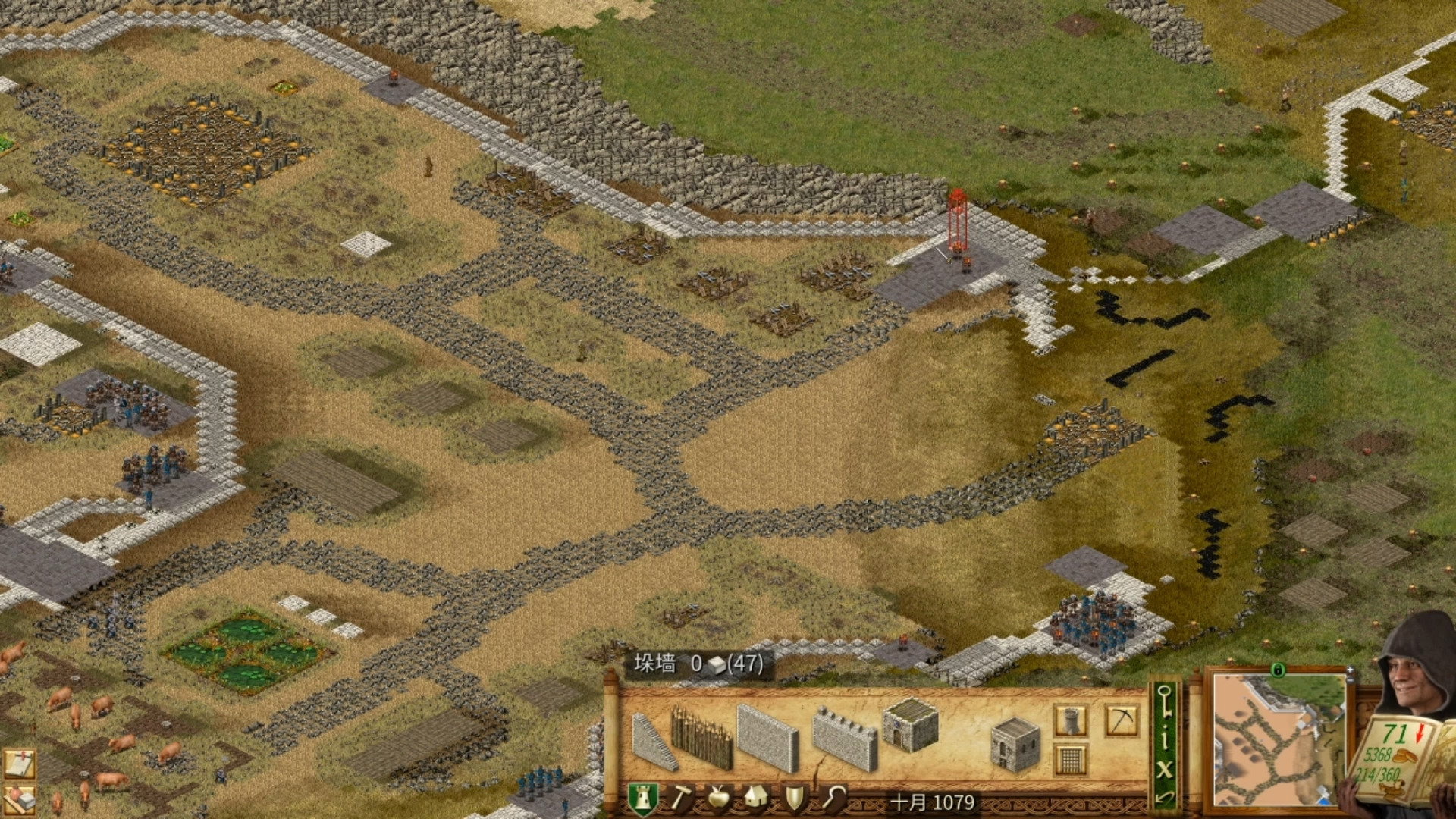
Task: Show the house town buildings category
Action: 755,799
